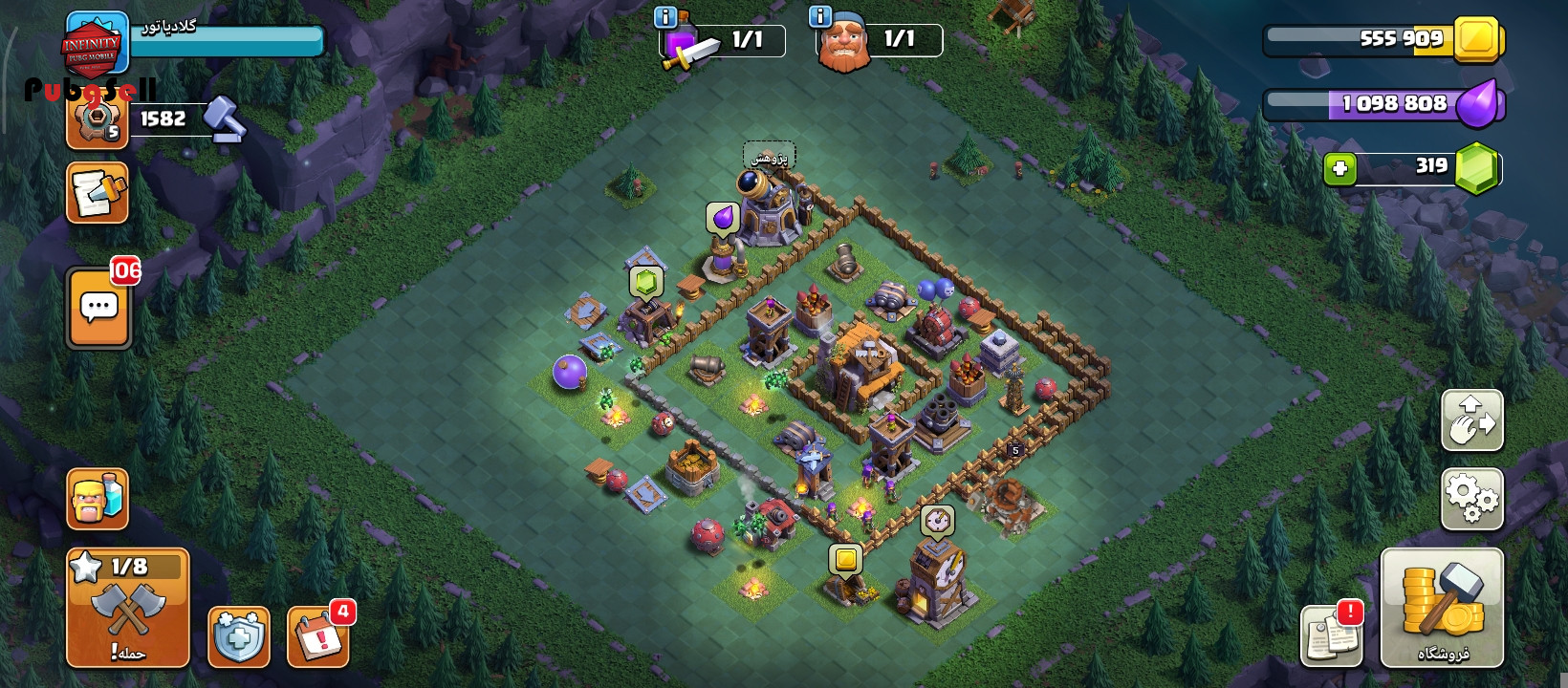Collect the green gem bubble
The image size is (1568, 688).
[645, 282]
